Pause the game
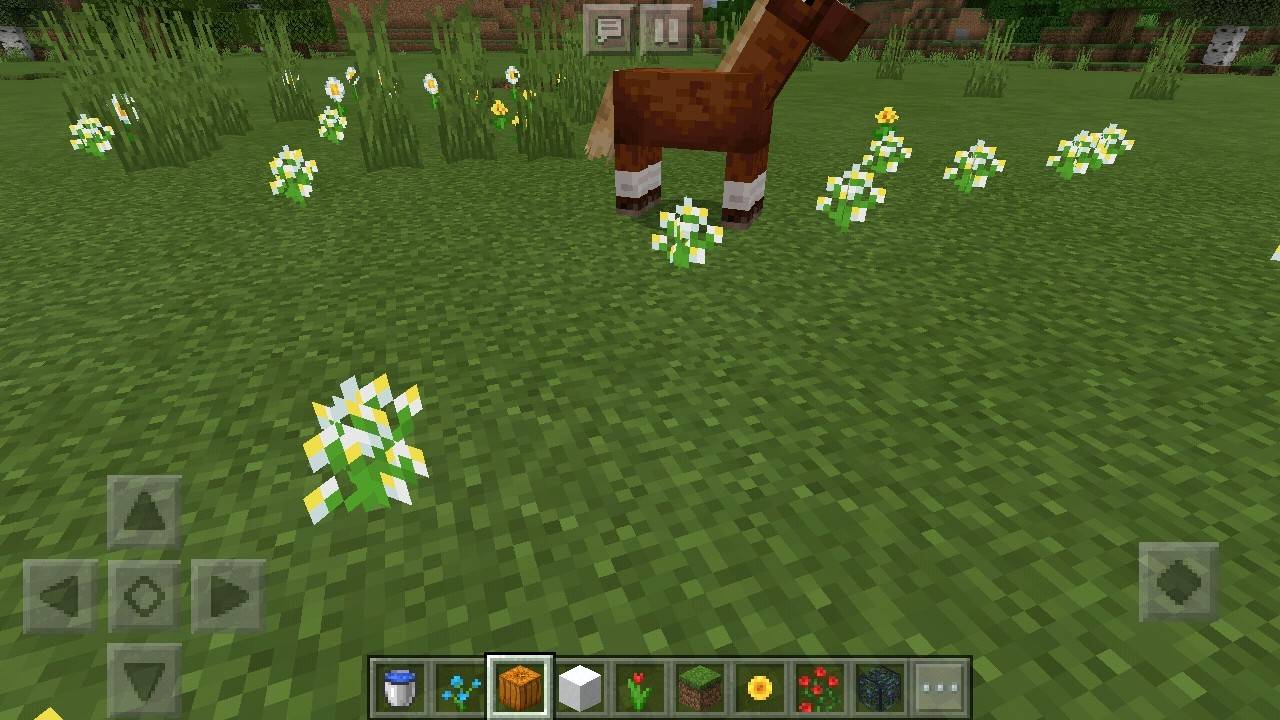Screen dimensions: 1280x720 click(665, 29)
